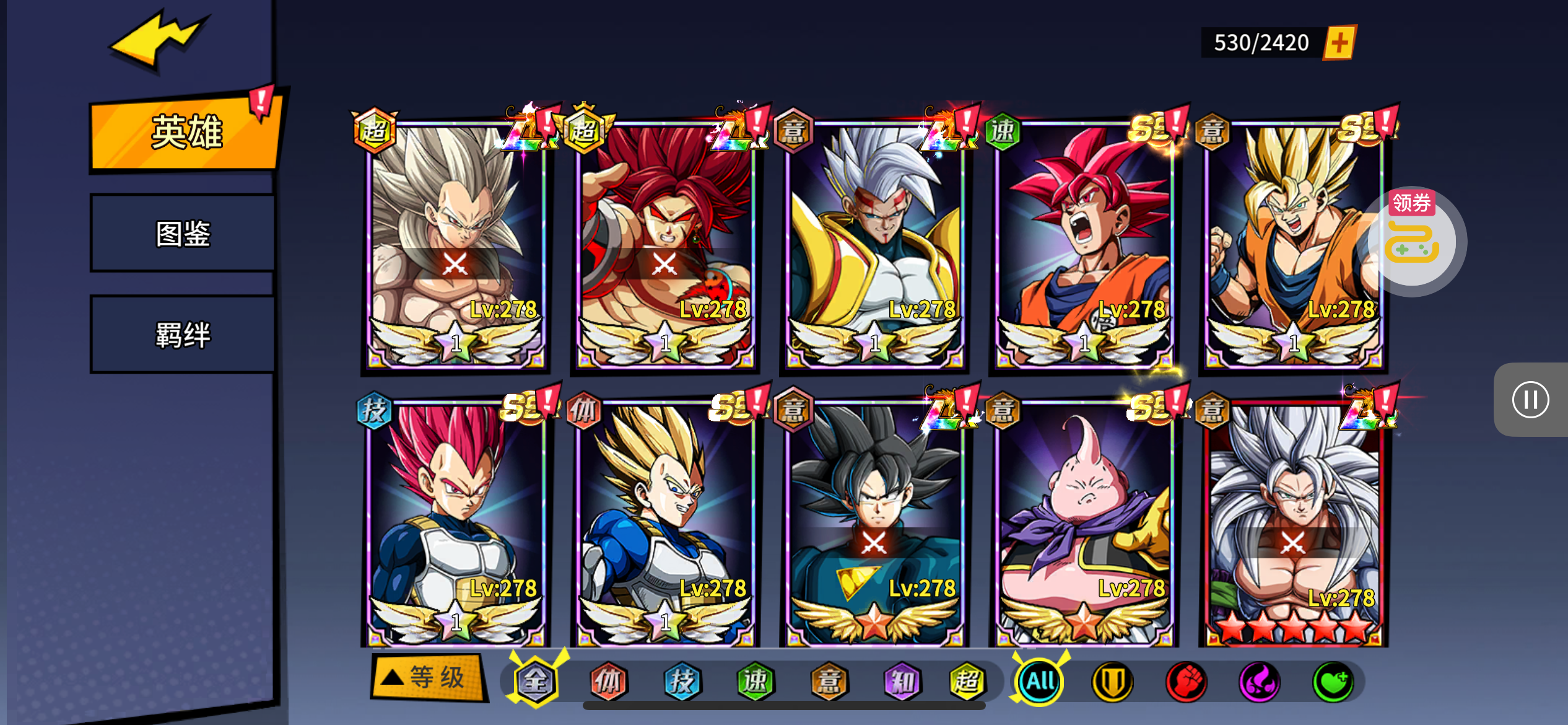Add hero capacity with the plus button

pyautogui.click(x=1339, y=43)
